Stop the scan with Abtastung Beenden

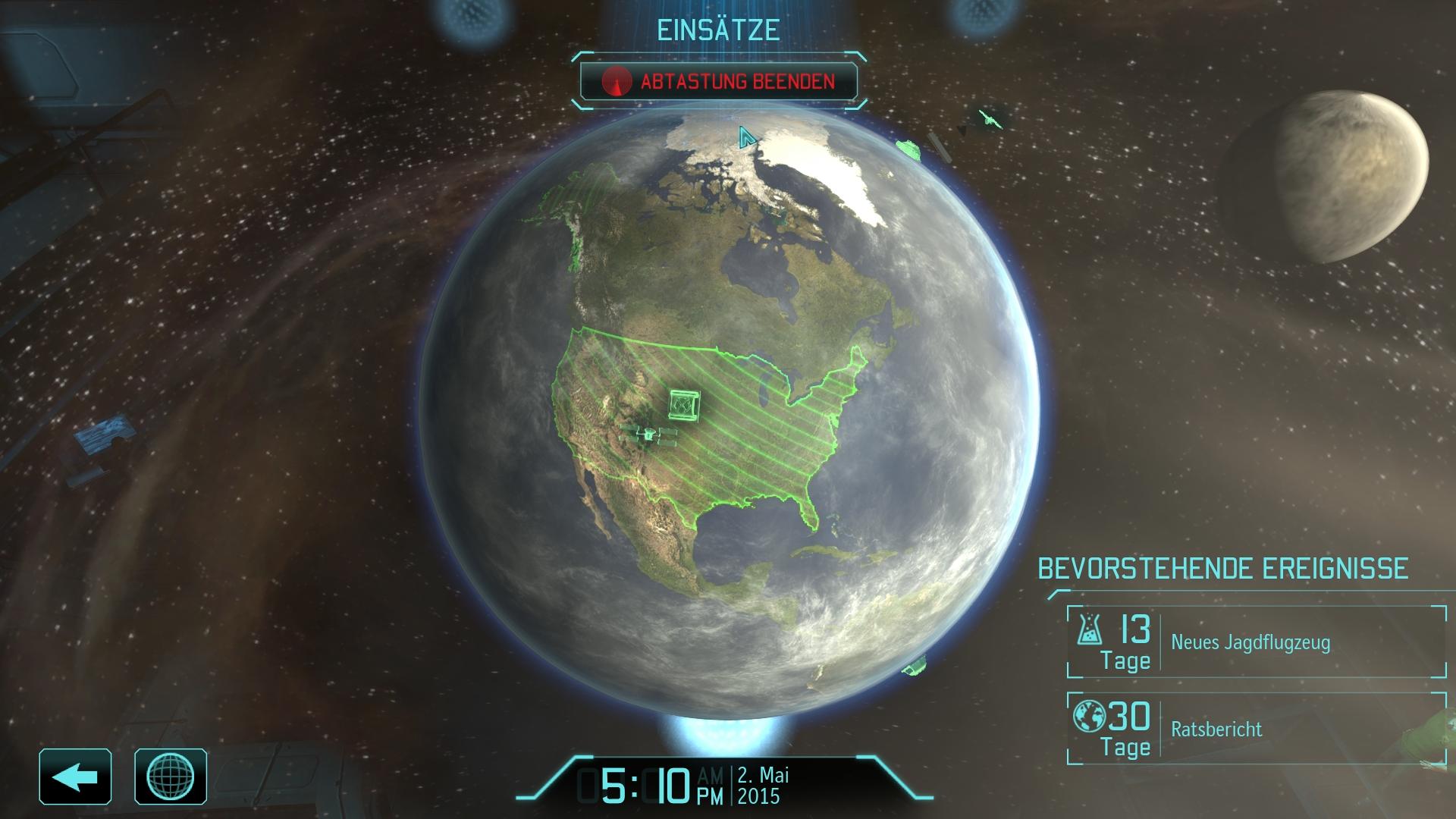click(718, 81)
